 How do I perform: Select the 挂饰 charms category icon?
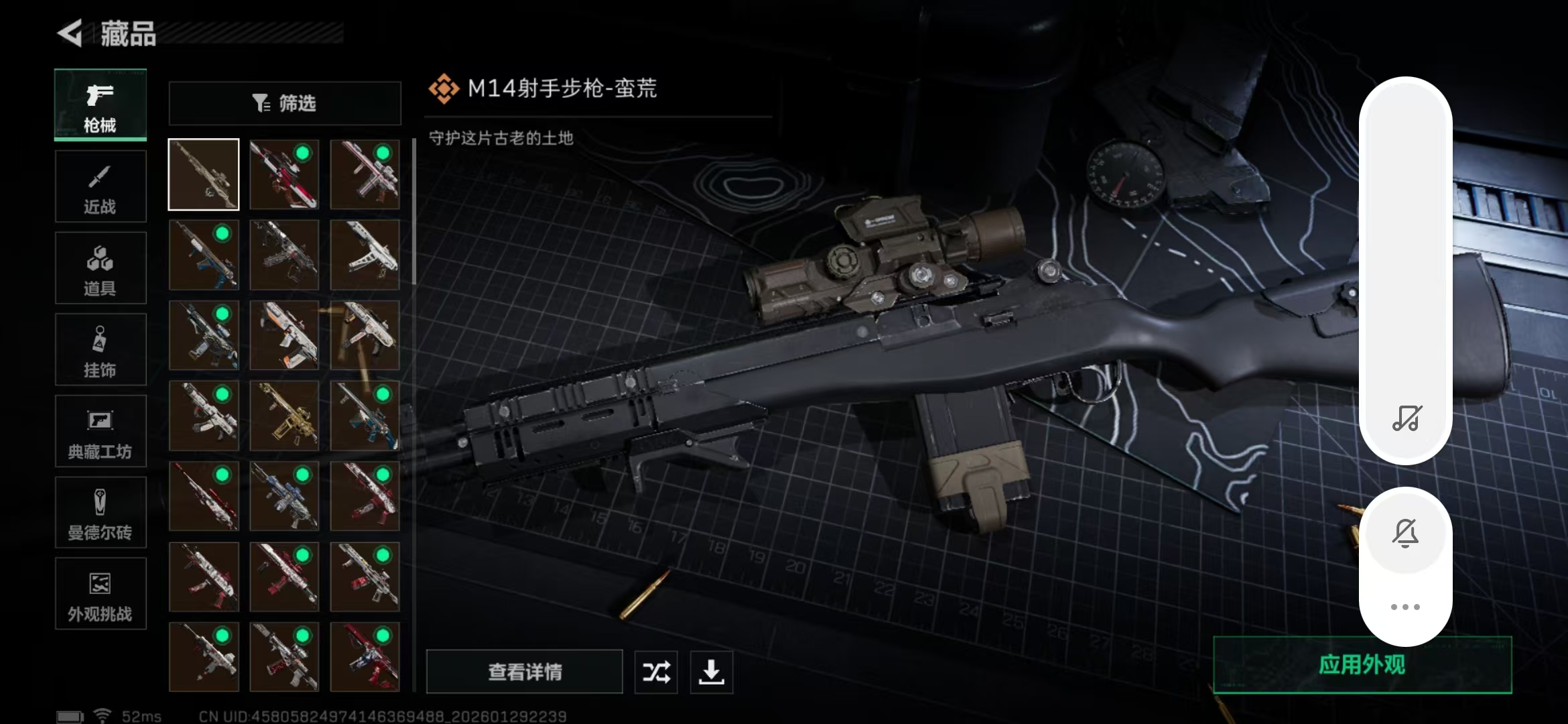tap(101, 350)
